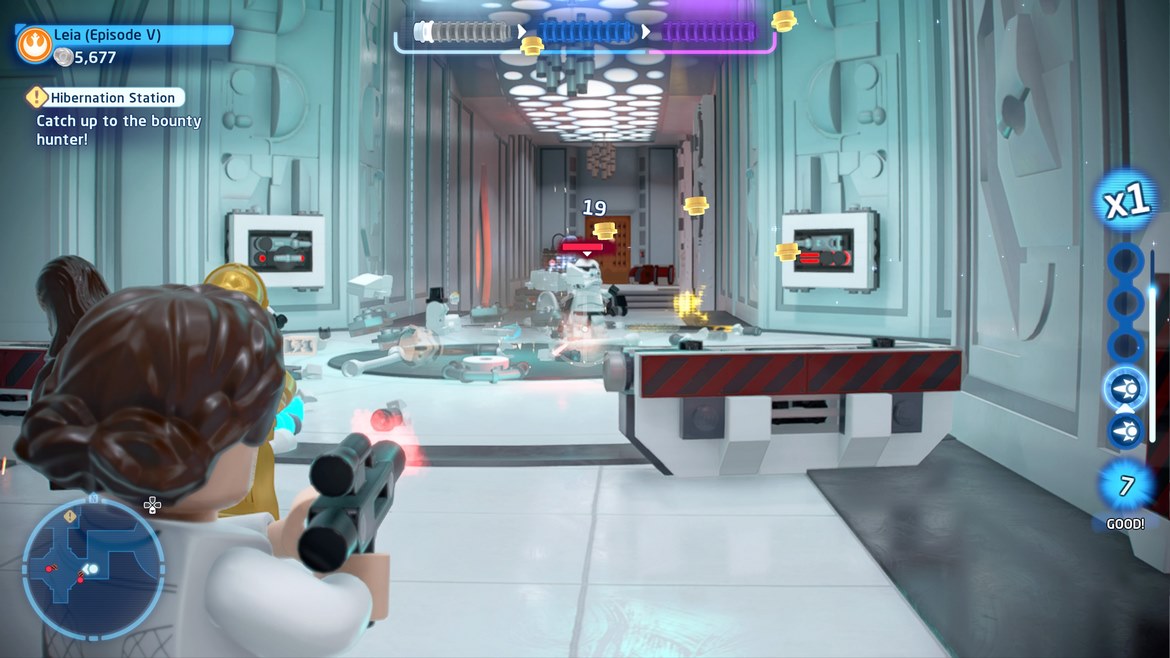Viewport: 1170px width, 658px height.
Task: Click the combo counter showing 7
Action: pos(1126,486)
